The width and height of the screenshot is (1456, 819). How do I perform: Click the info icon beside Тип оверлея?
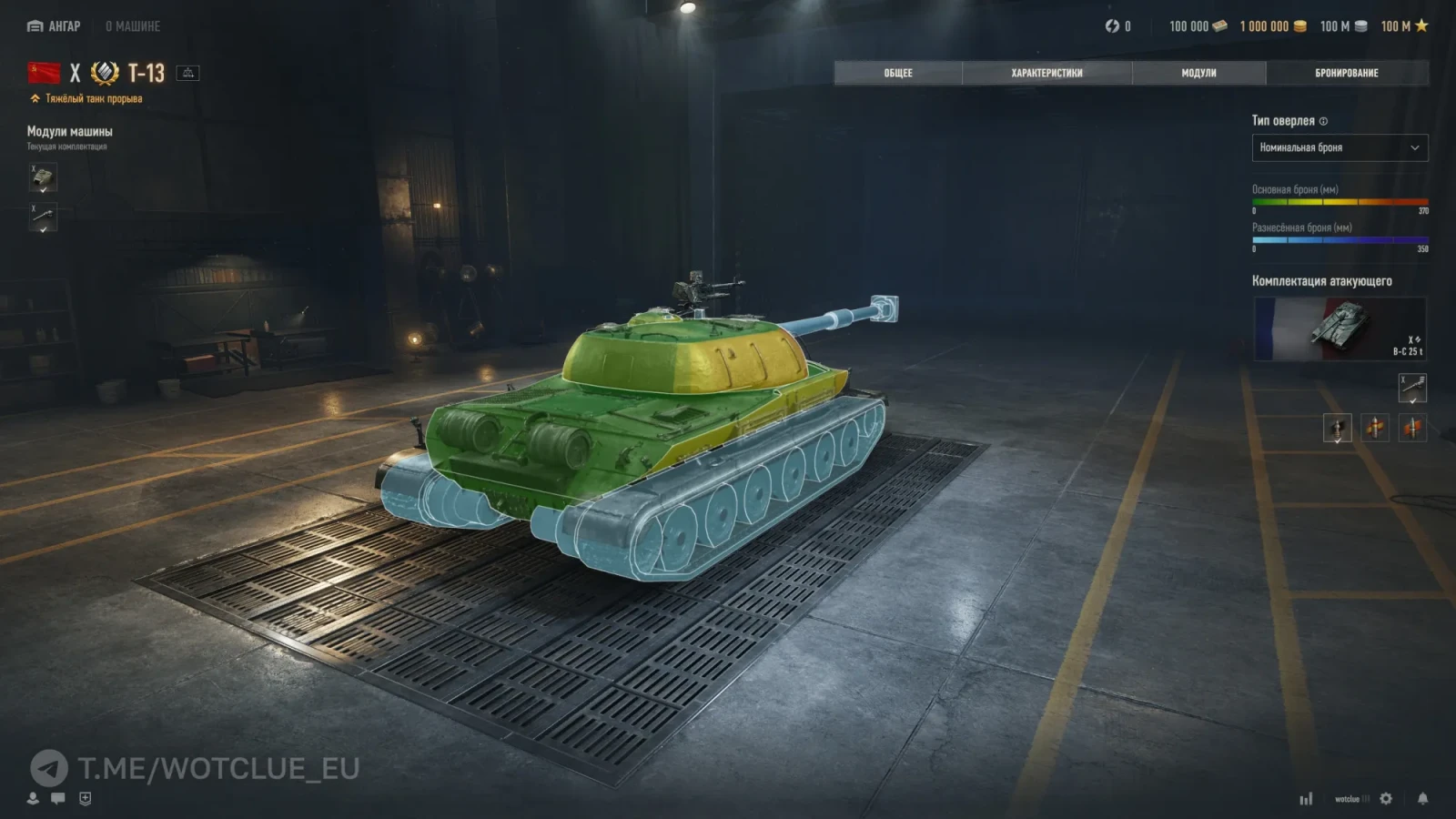pyautogui.click(x=1323, y=121)
